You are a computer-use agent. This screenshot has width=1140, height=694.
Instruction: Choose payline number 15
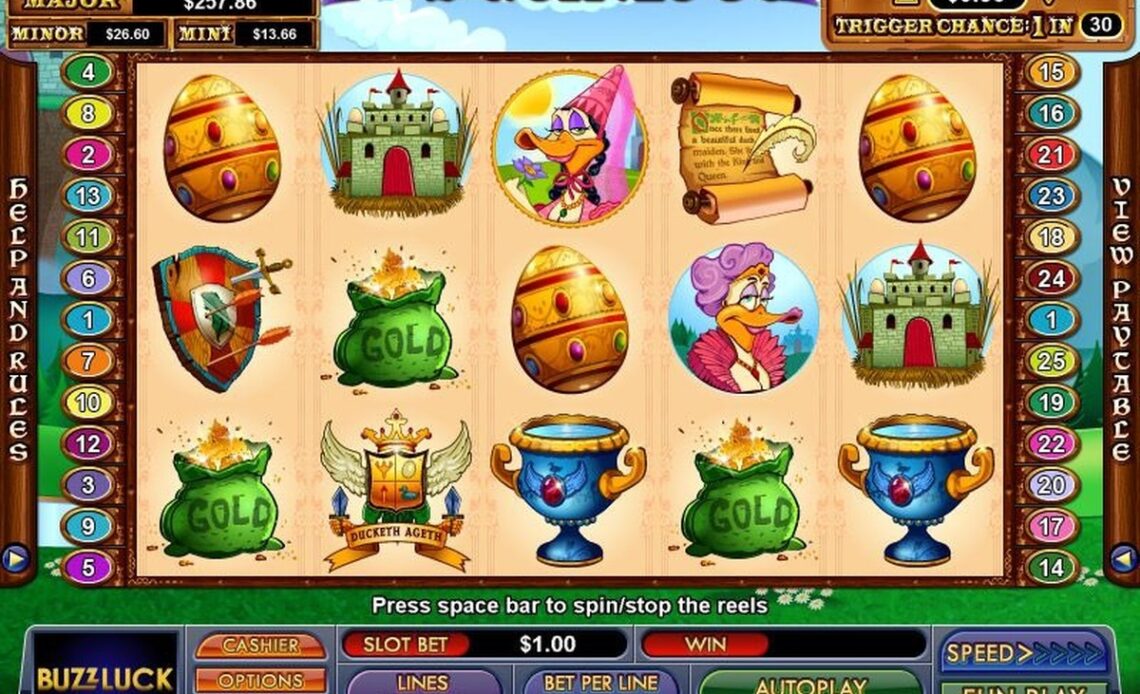coord(1051,72)
